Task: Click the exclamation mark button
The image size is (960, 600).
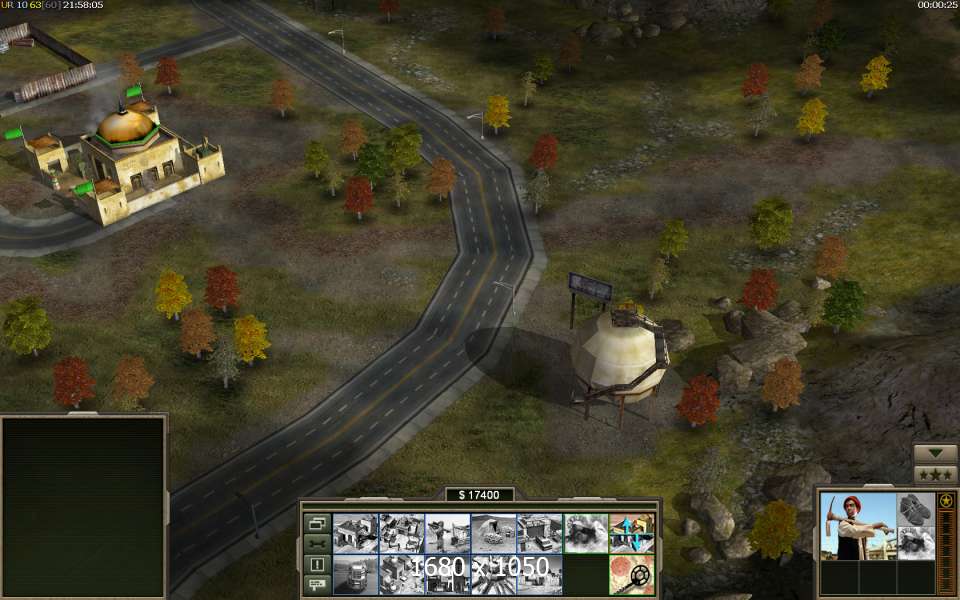Action: (x=317, y=564)
